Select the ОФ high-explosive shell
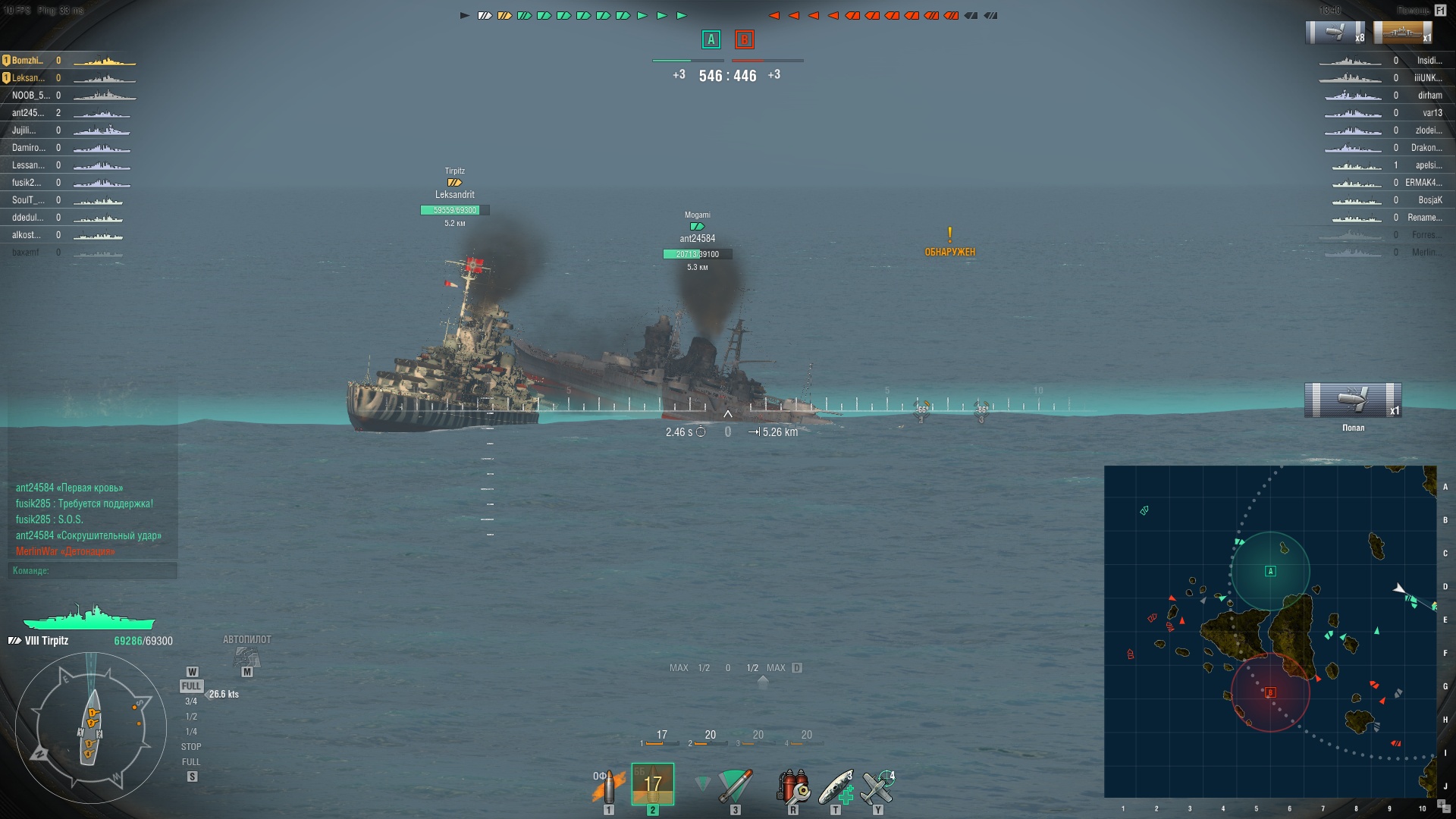 coord(608,786)
